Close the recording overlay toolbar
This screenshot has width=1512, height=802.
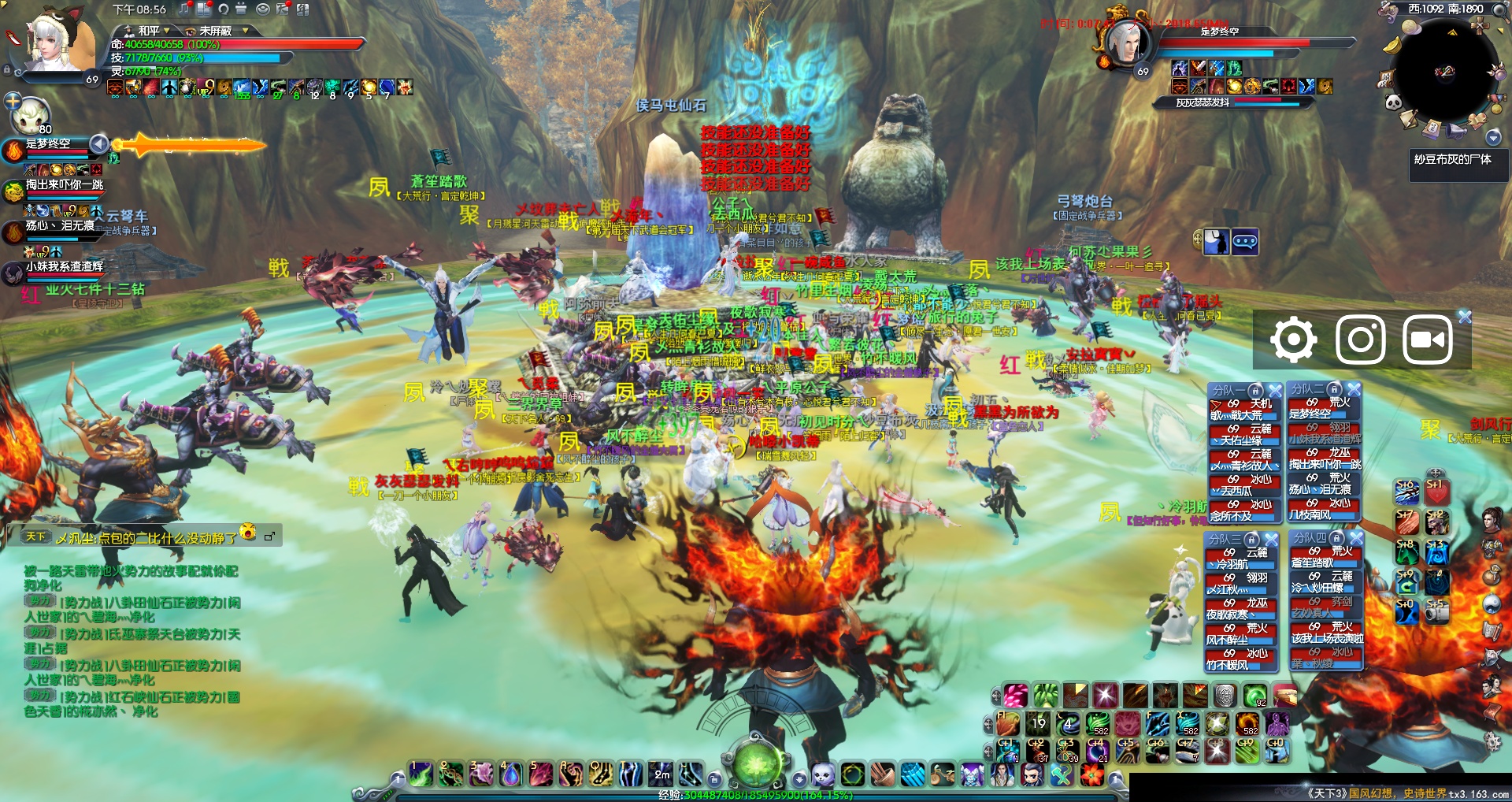tap(1465, 317)
